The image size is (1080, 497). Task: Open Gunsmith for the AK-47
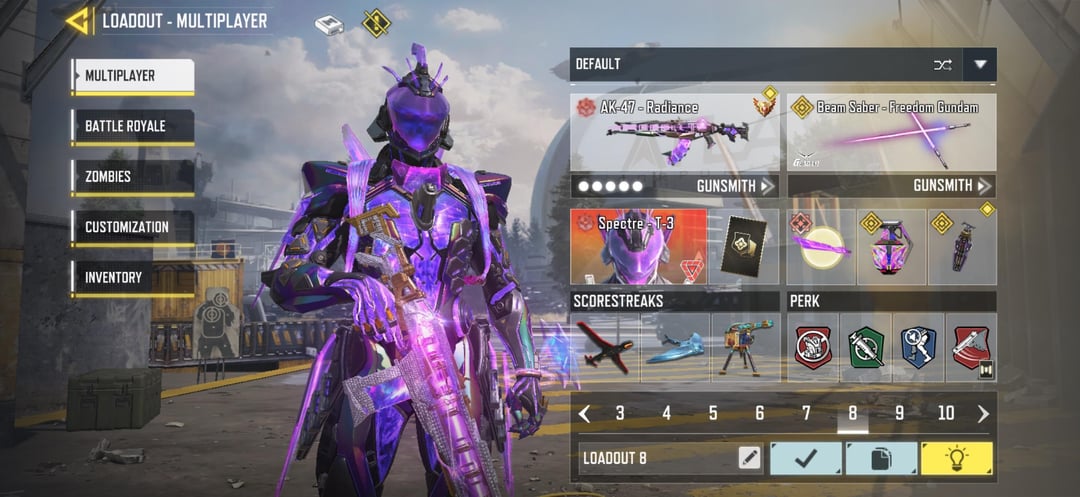(735, 186)
